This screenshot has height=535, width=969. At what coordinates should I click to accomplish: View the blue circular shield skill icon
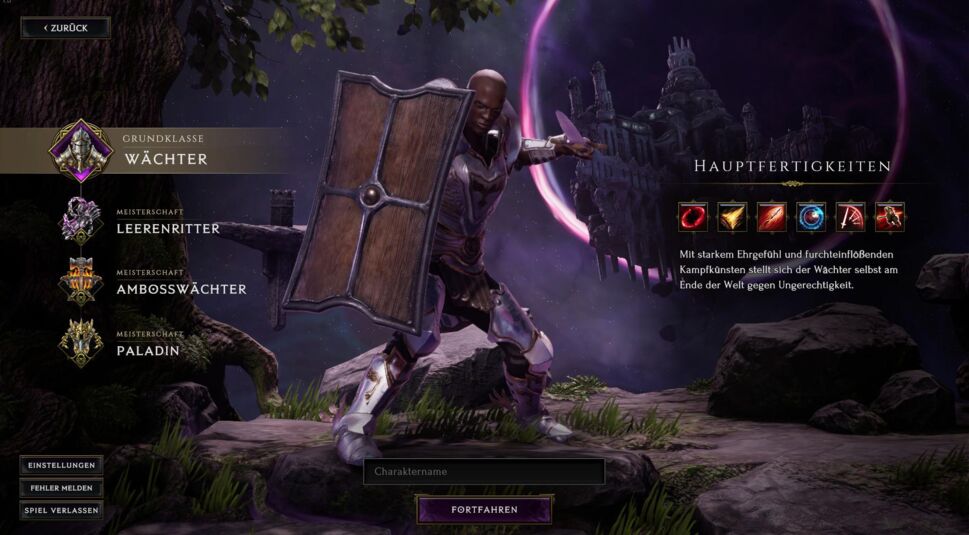(811, 216)
